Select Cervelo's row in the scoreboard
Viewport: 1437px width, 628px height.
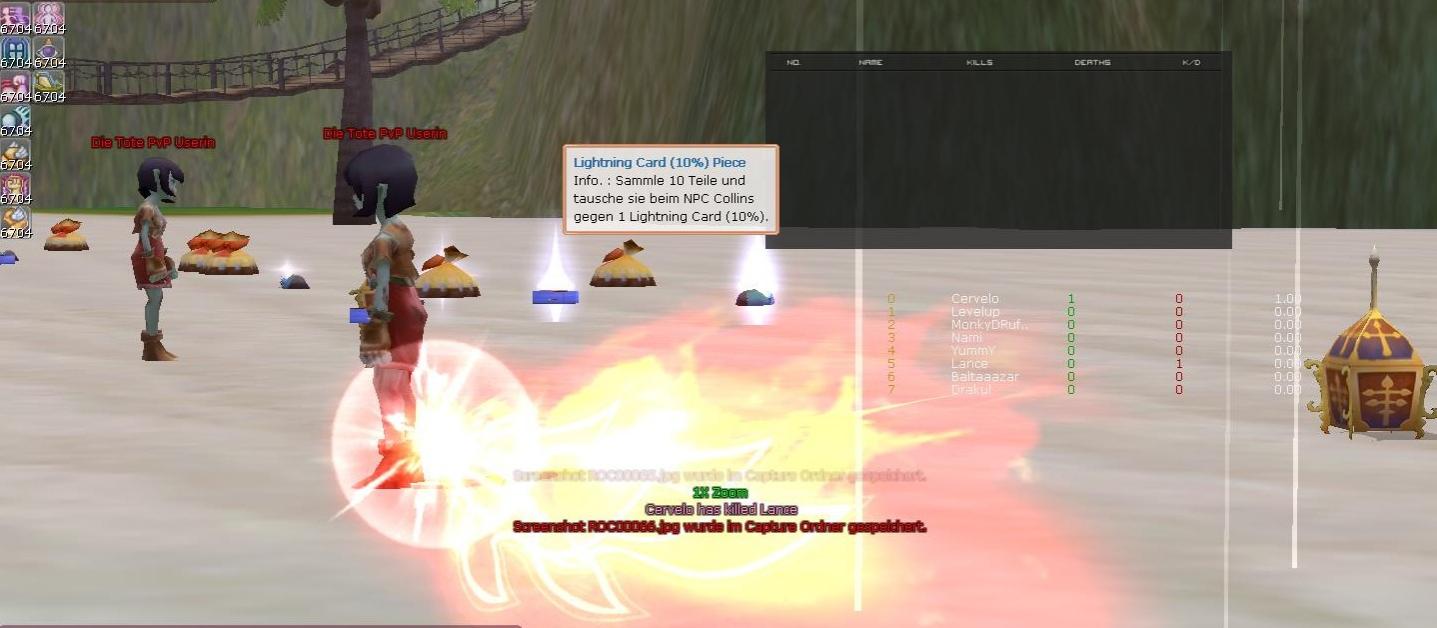point(974,299)
